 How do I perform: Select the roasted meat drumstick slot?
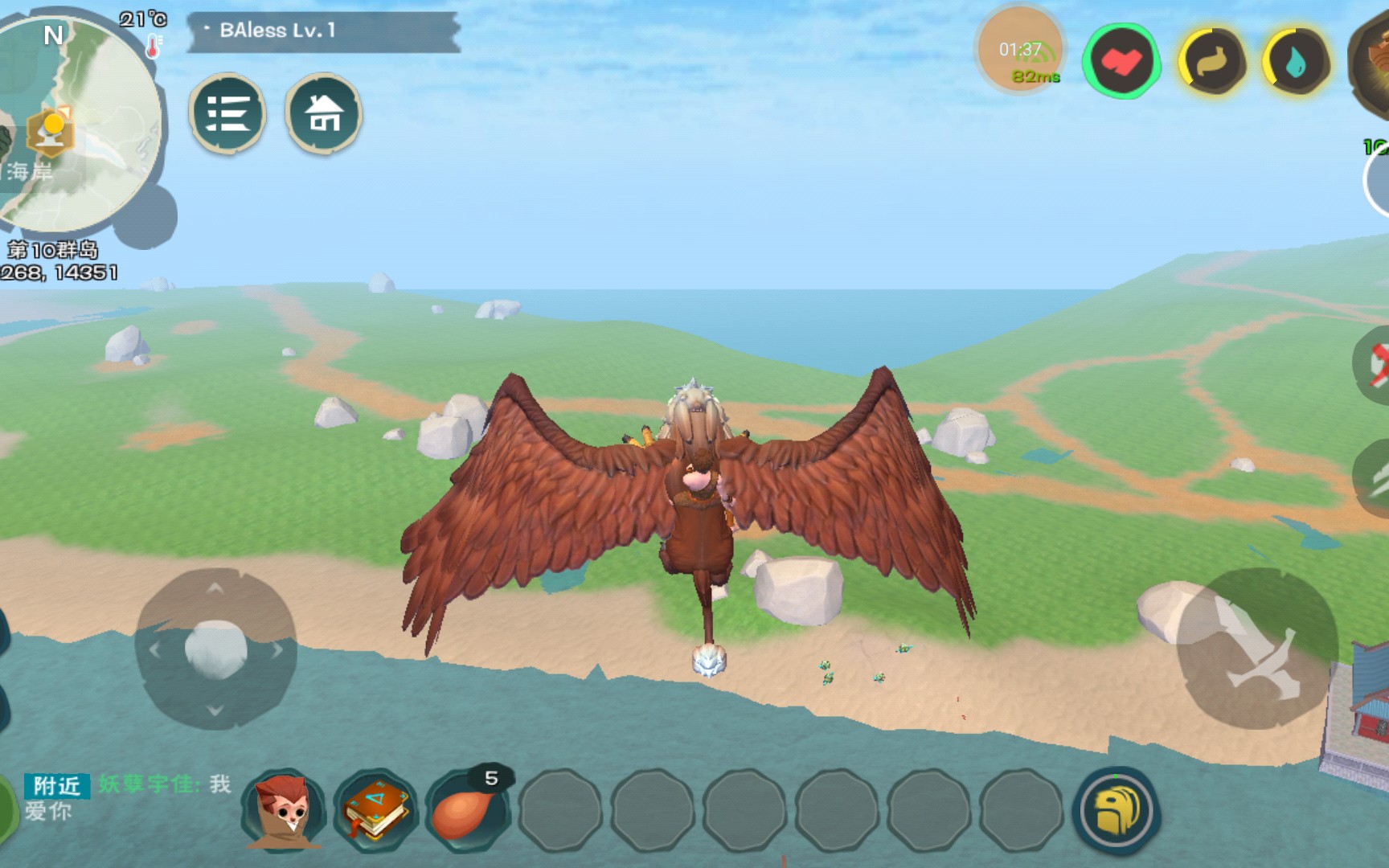tap(467, 809)
